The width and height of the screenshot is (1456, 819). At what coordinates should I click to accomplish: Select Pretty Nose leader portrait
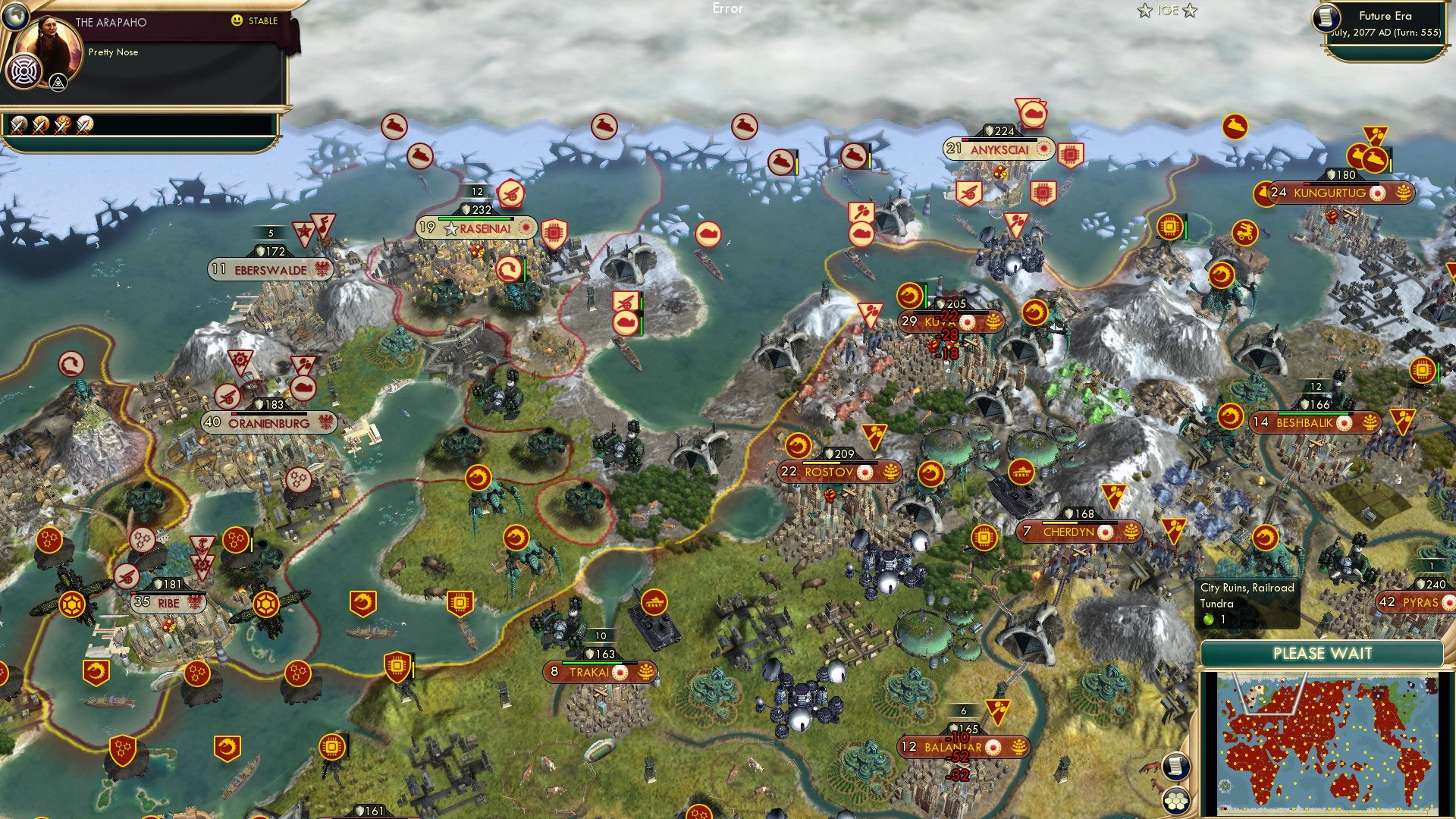52,45
